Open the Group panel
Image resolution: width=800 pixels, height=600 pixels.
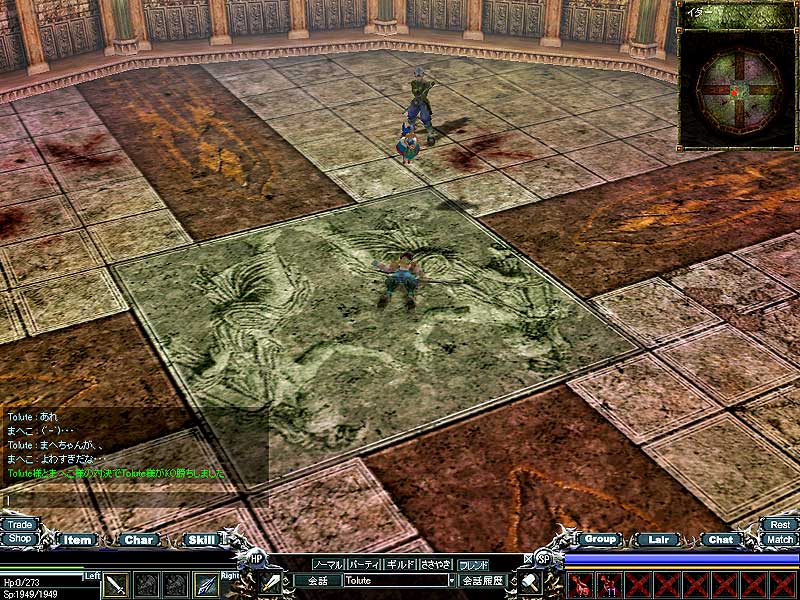(x=600, y=539)
